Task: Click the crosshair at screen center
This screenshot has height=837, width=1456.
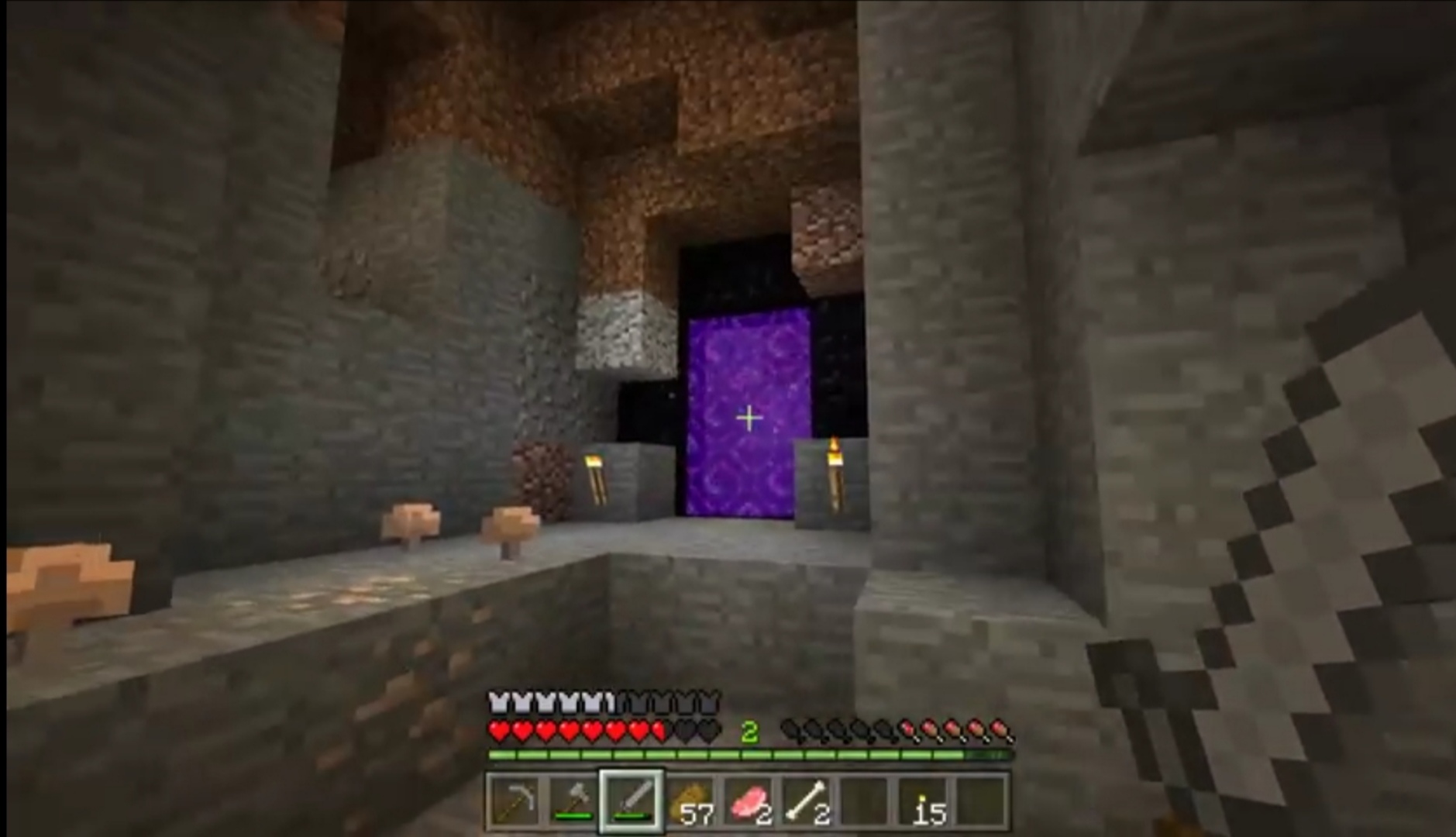Action: tap(748, 418)
